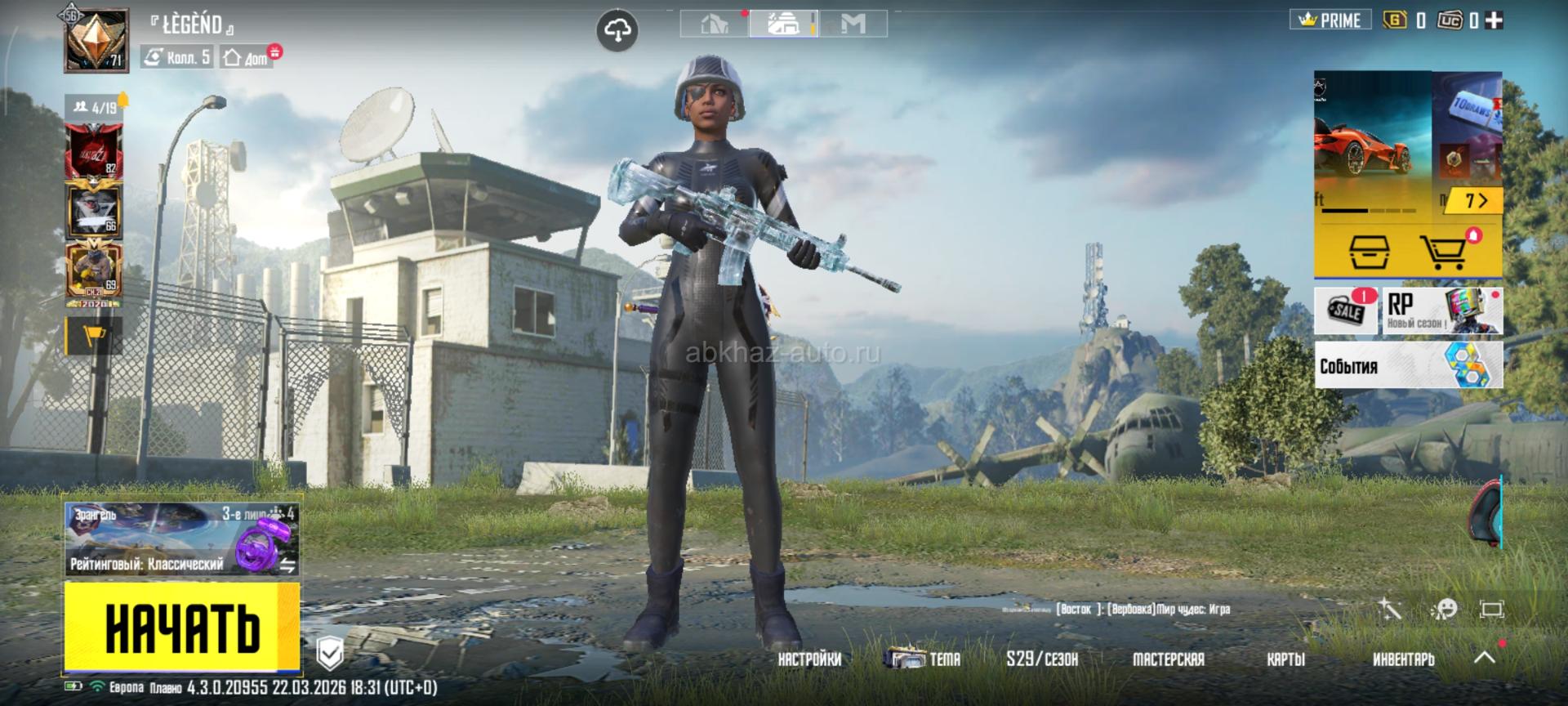Open the КАРТЫ maps menu

[1285, 659]
